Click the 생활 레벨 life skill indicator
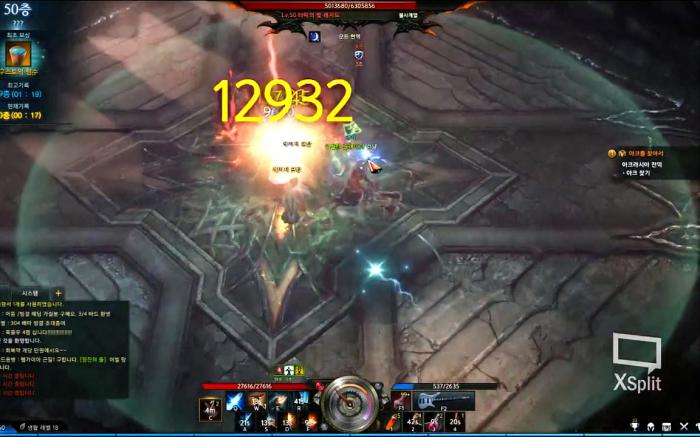The width and height of the screenshot is (700, 437). point(38,427)
